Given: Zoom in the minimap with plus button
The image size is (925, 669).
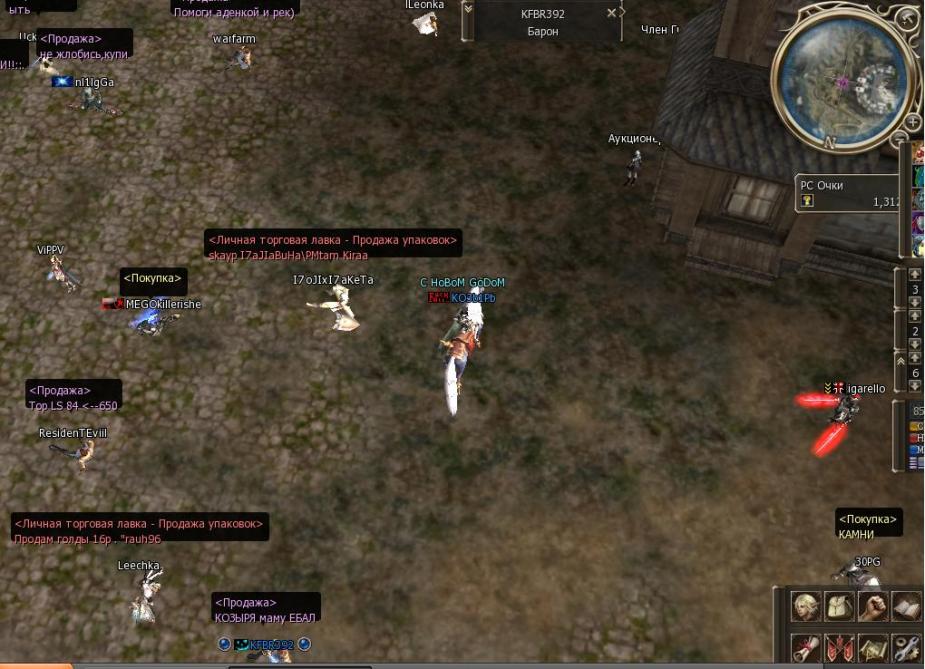Looking at the screenshot, I should [913, 123].
